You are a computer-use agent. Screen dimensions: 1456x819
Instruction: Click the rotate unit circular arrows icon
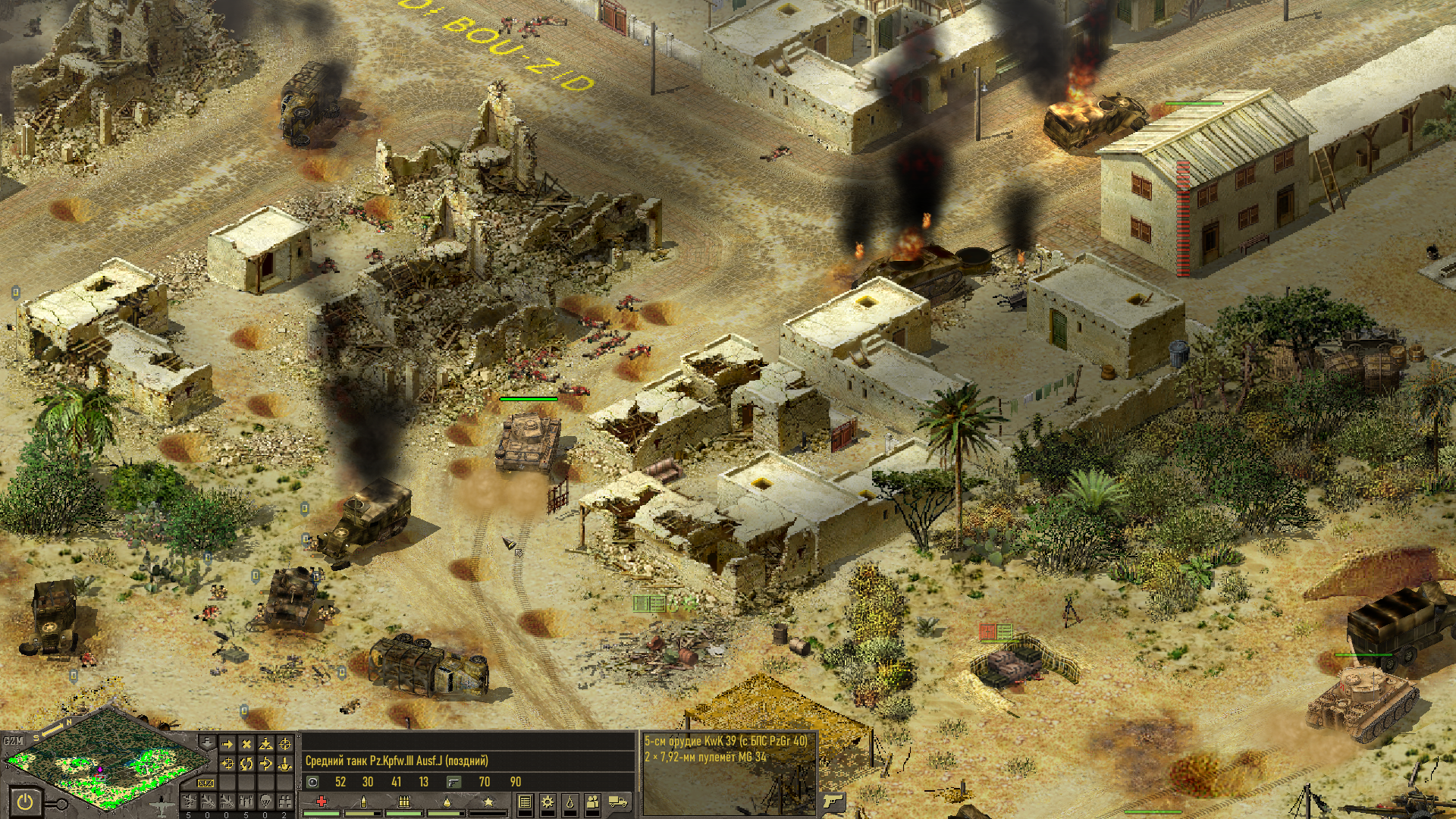tap(246, 764)
